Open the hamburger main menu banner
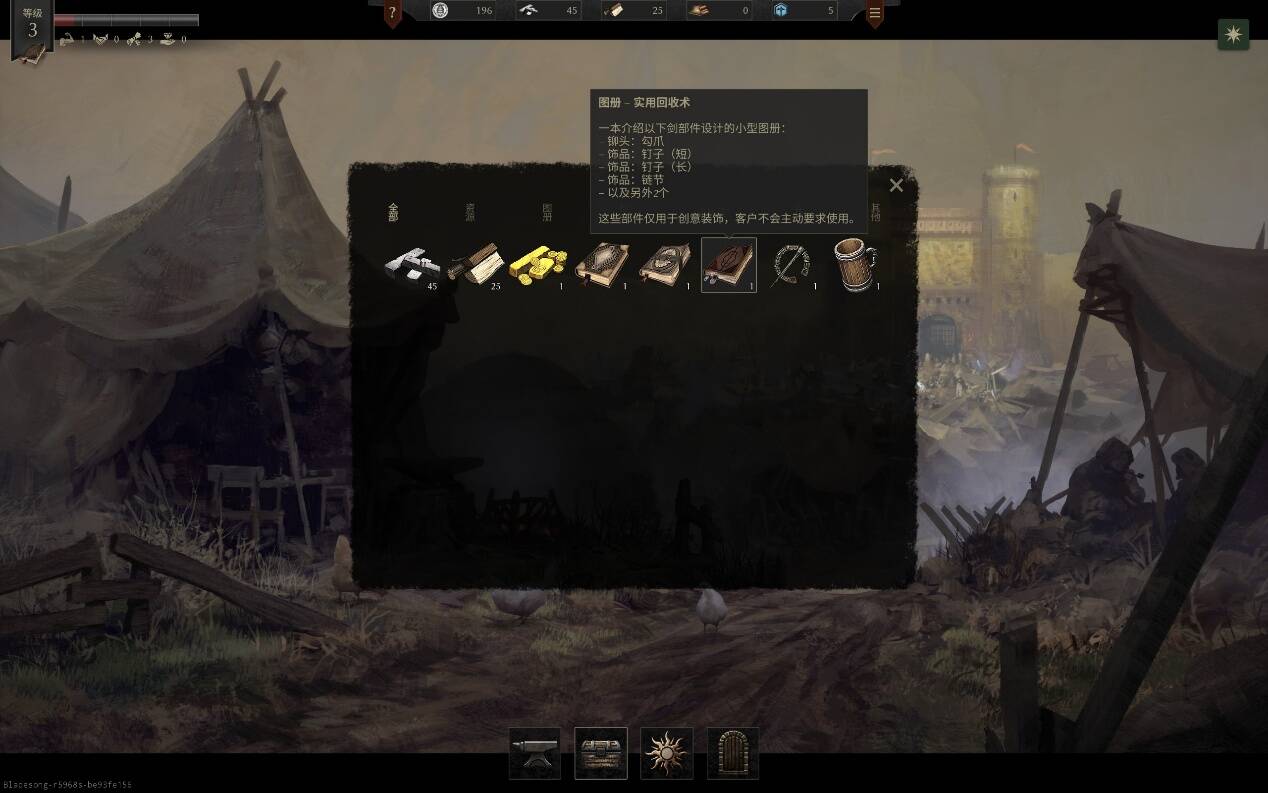The image size is (1268, 793). 875,13
